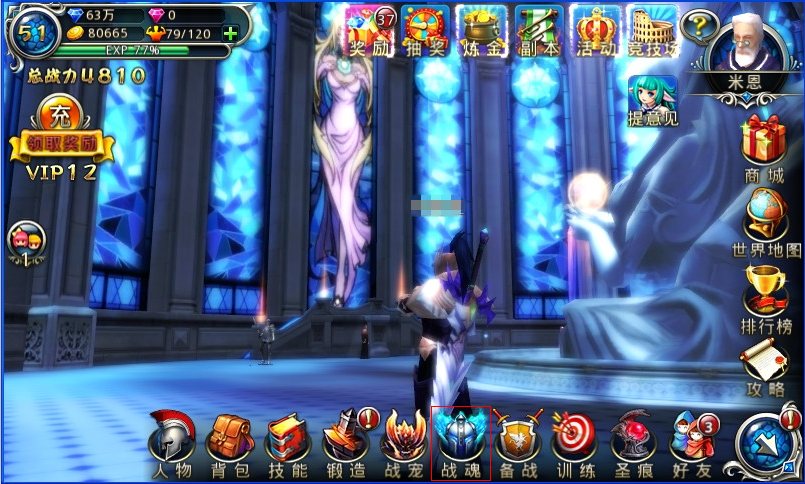
Task: Open the 背包 backpack inventory
Action: coord(229,441)
